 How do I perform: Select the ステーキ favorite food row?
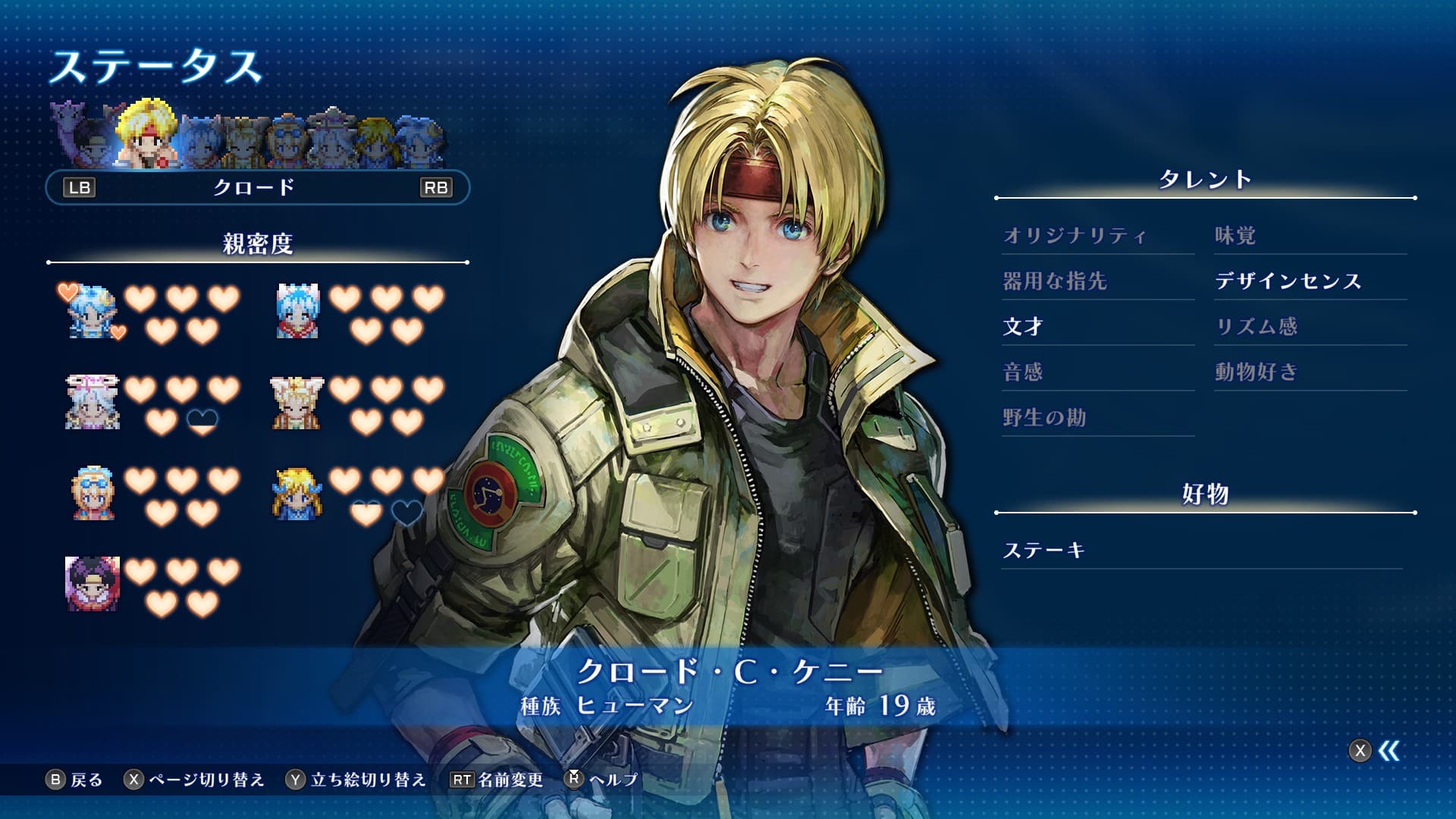tap(1043, 551)
